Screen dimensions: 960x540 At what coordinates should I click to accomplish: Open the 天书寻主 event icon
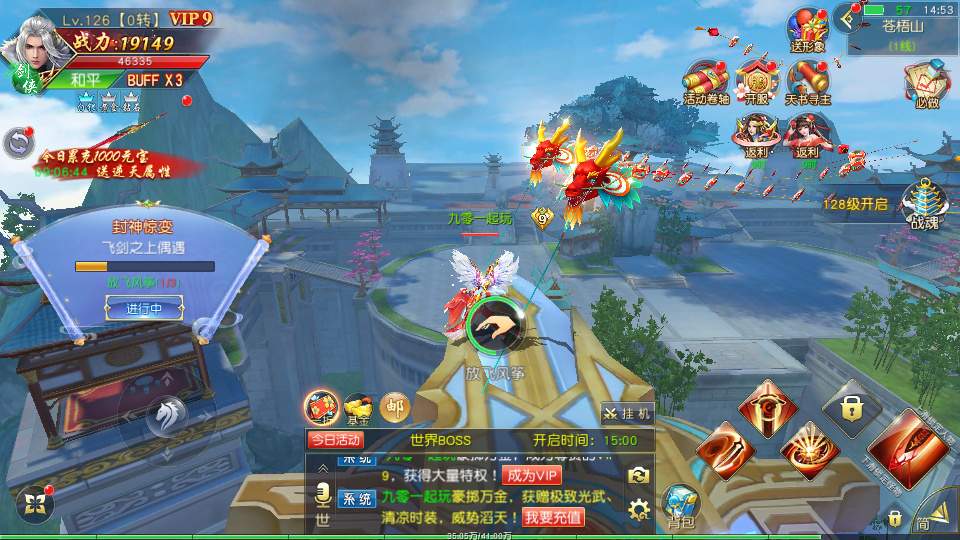coord(807,82)
